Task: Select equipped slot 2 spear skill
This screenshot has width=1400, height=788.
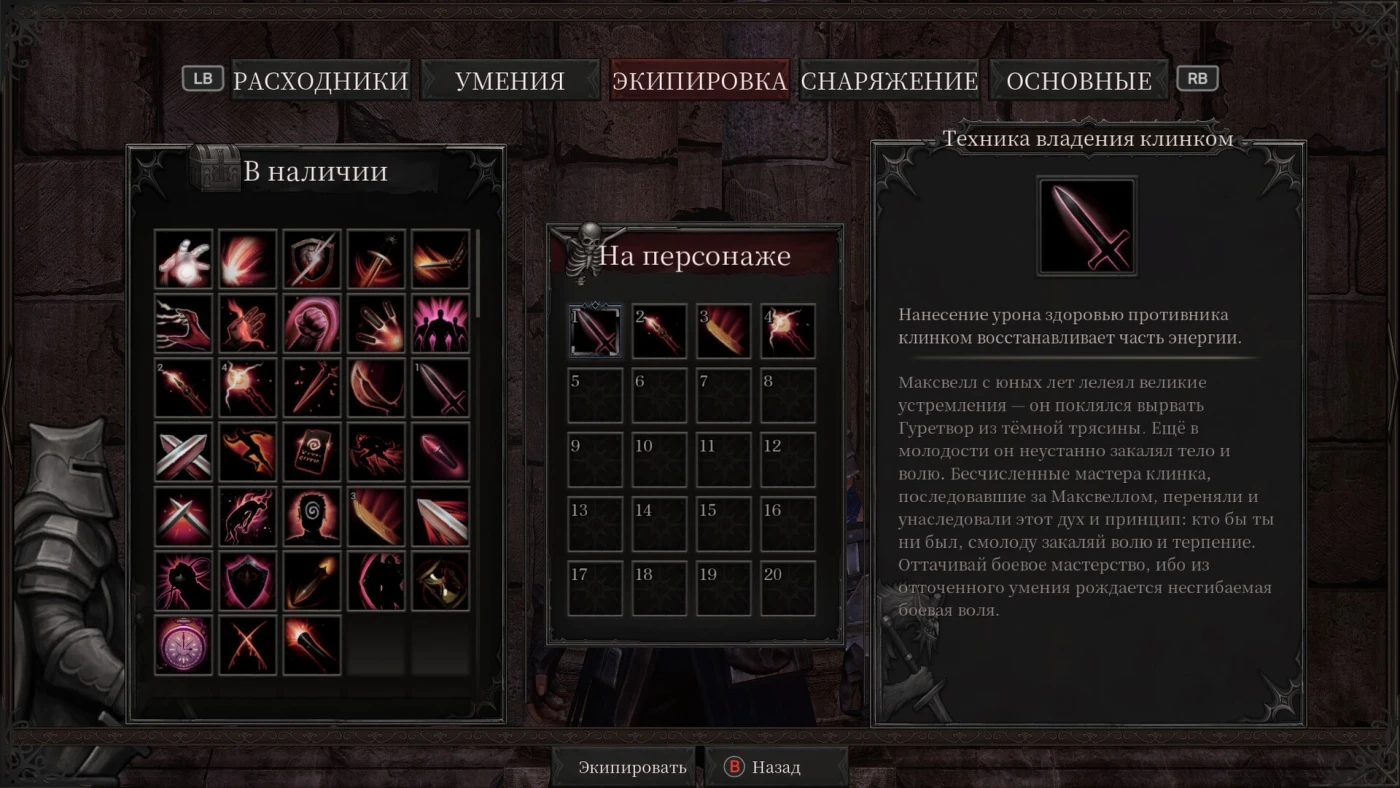Action: point(659,331)
